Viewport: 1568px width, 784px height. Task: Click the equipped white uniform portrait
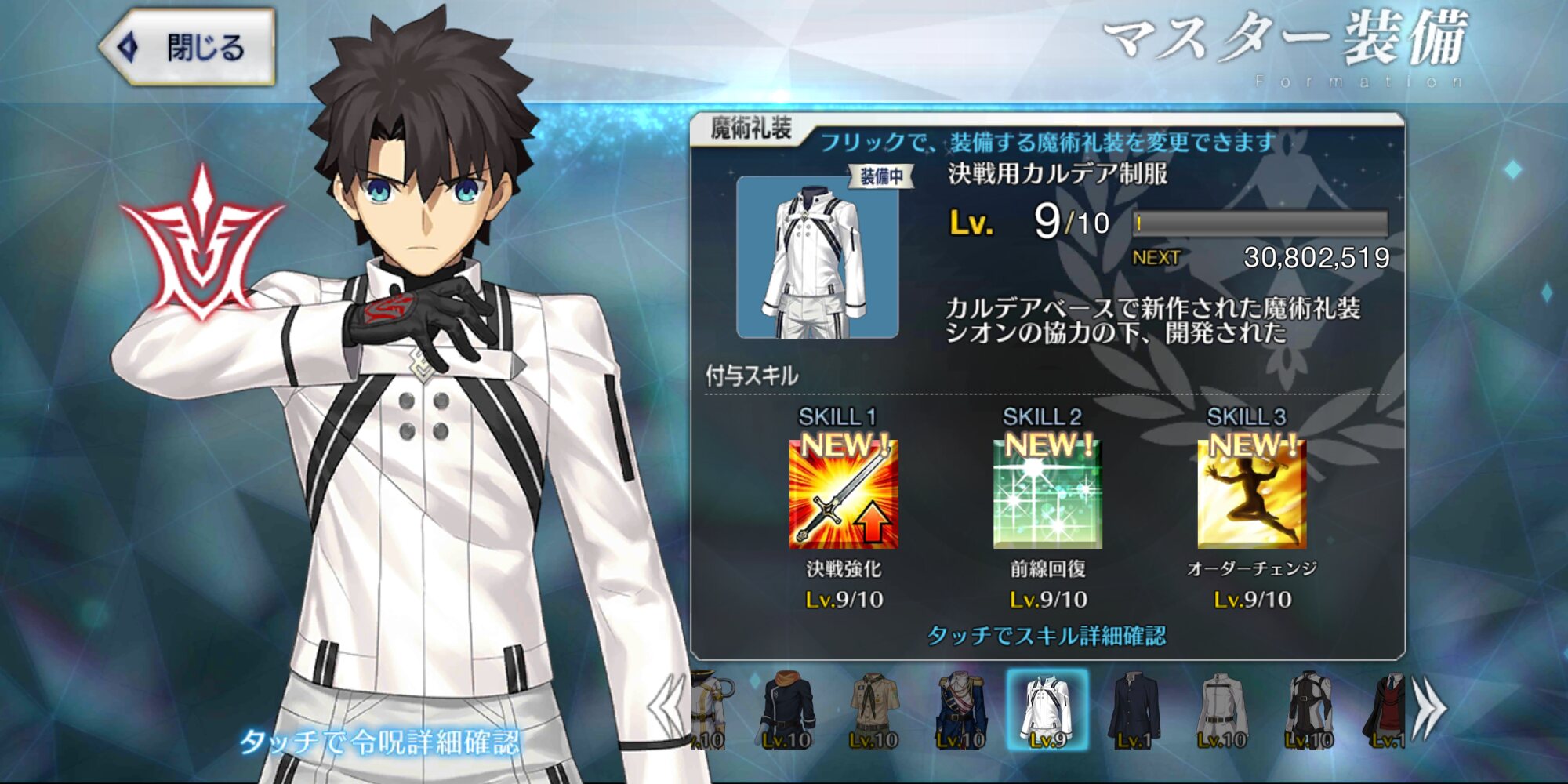tap(818, 257)
